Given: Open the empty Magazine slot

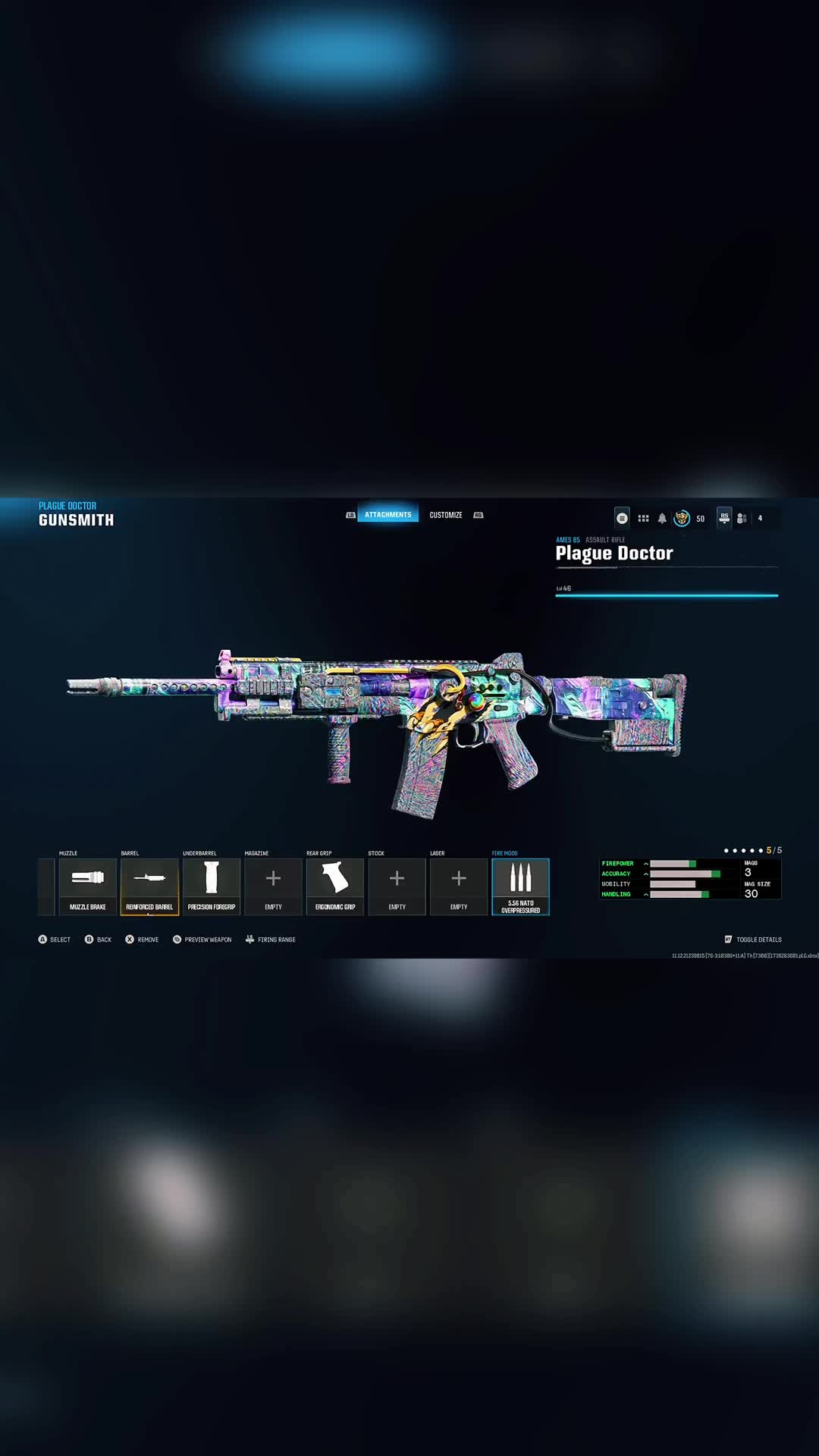Looking at the screenshot, I should coord(273,886).
